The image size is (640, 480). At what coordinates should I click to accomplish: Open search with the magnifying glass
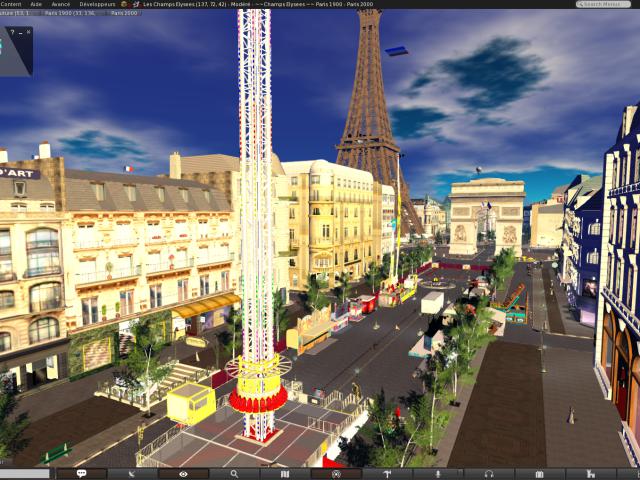click(x=234, y=474)
